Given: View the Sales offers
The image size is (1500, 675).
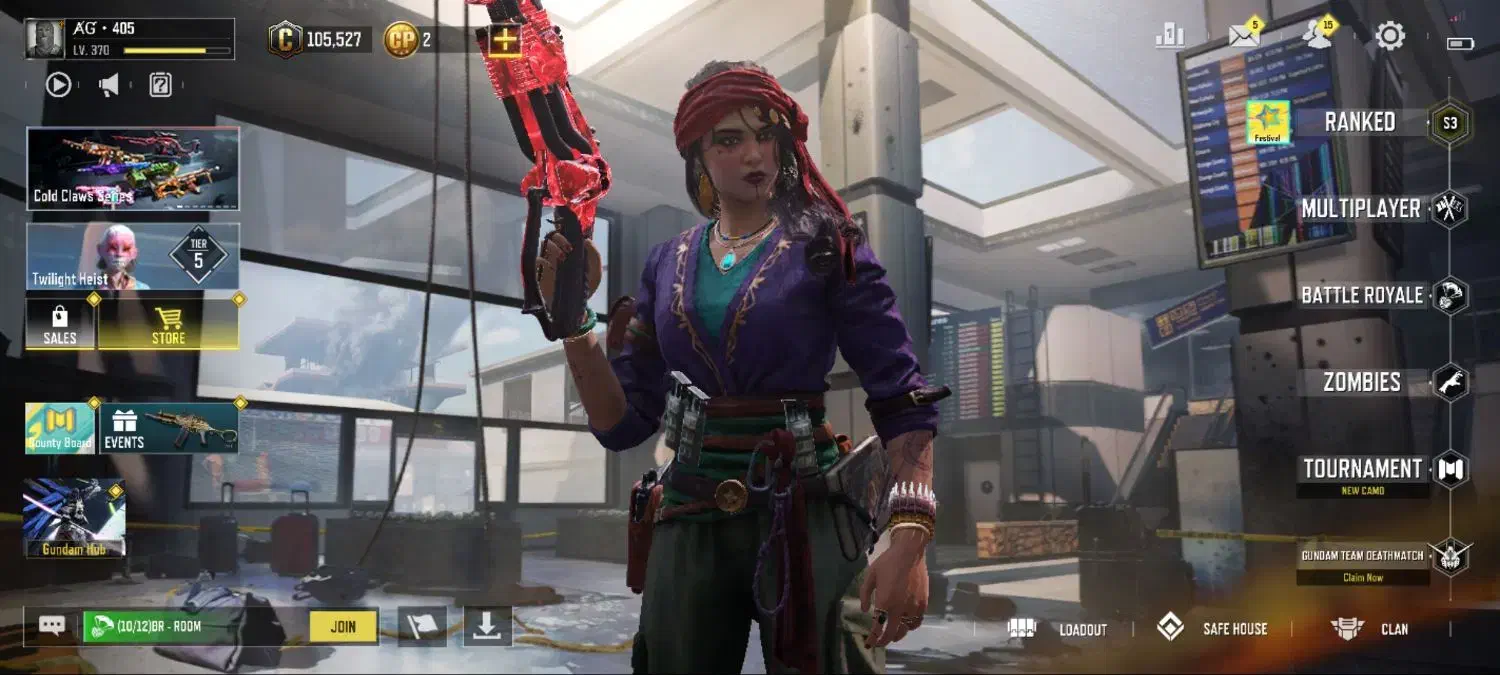Looking at the screenshot, I should (60, 324).
